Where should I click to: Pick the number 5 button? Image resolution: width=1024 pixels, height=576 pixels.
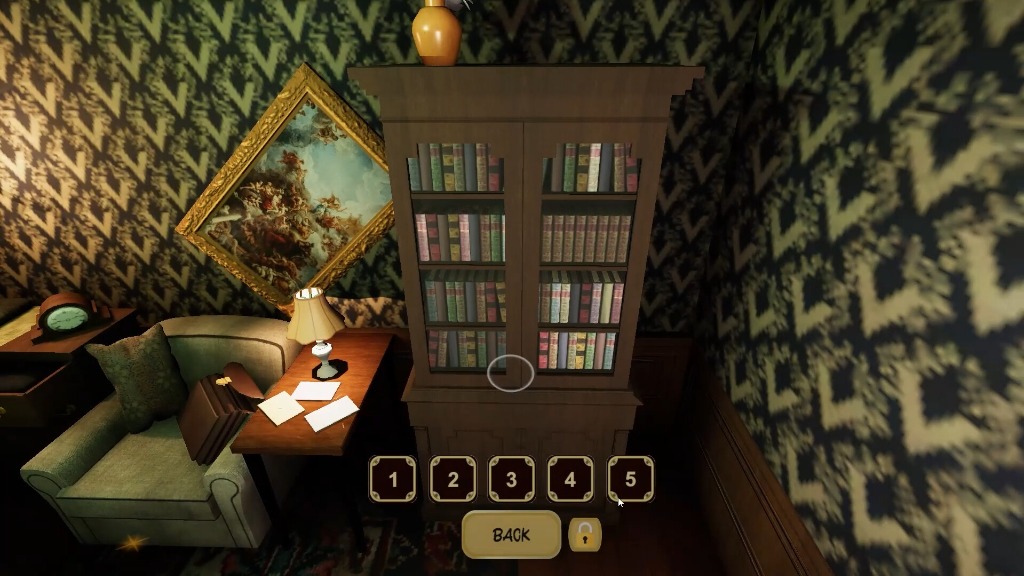[630, 479]
